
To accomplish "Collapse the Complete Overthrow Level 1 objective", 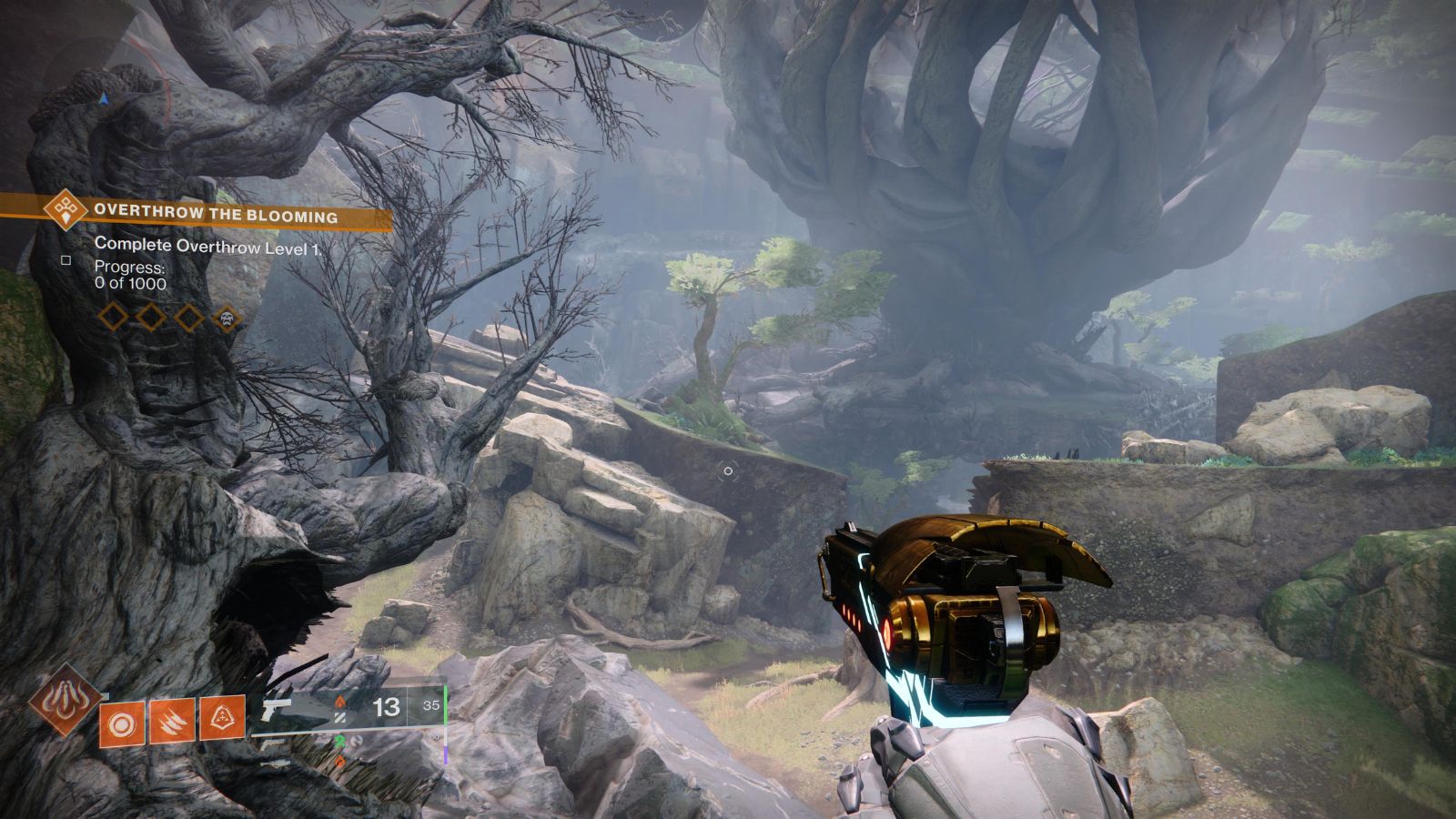I will (207, 246).
